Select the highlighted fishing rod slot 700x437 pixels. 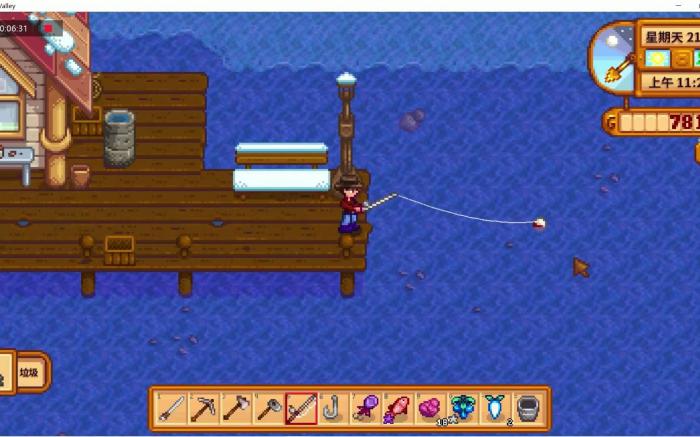pos(301,408)
